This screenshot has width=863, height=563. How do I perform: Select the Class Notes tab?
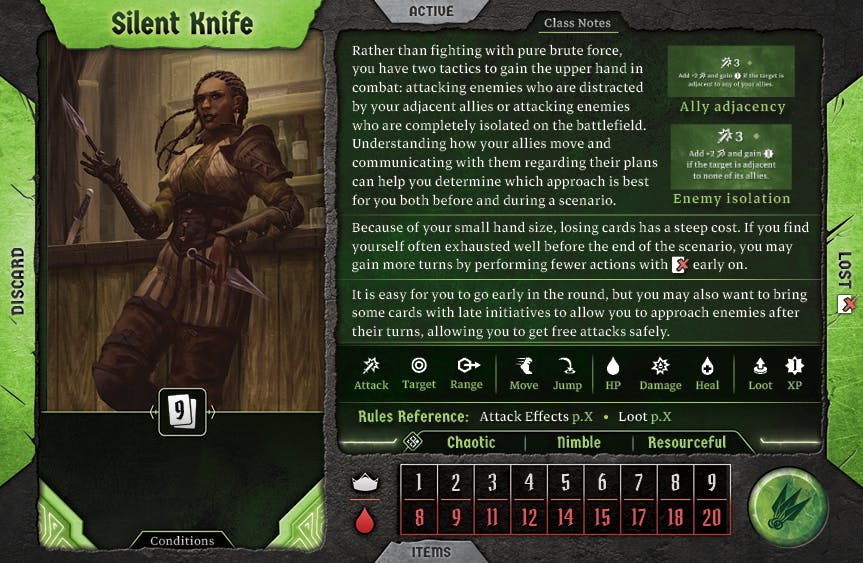577,23
